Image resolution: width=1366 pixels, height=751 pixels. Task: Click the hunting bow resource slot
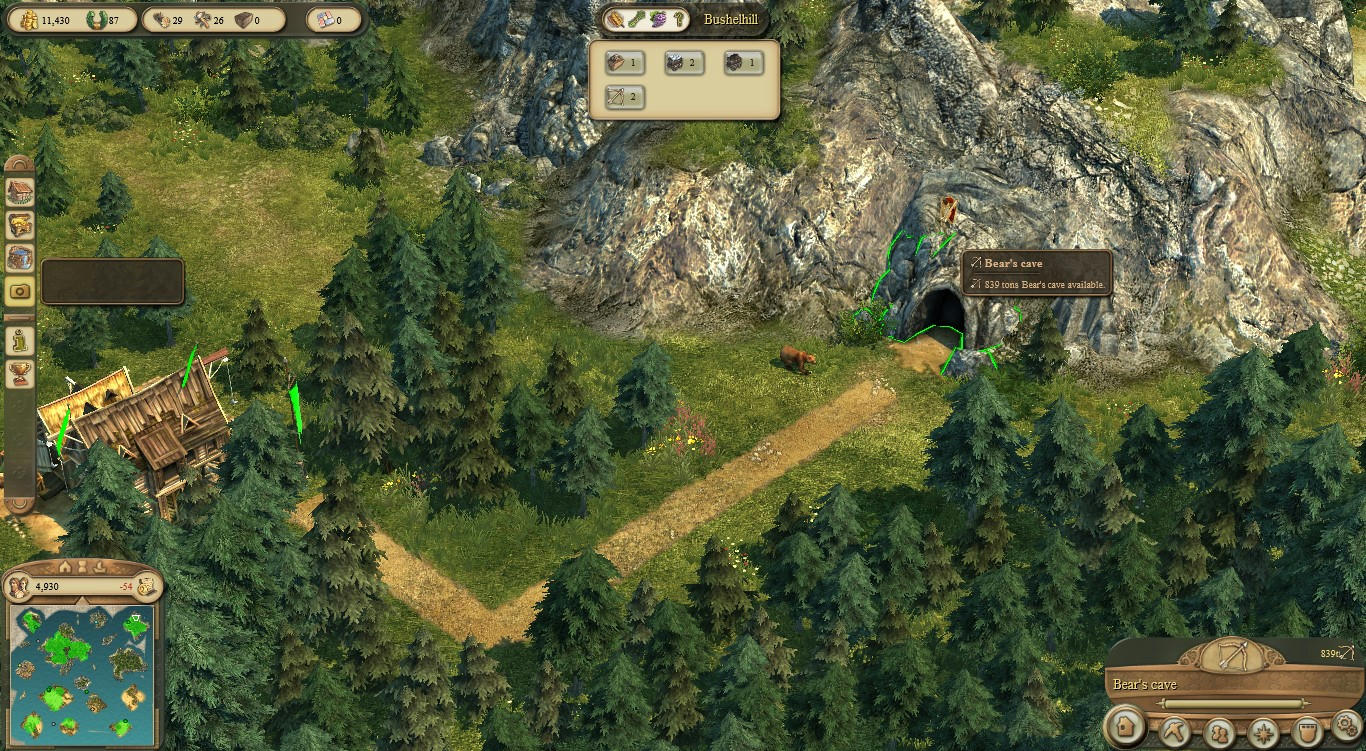[x=625, y=97]
